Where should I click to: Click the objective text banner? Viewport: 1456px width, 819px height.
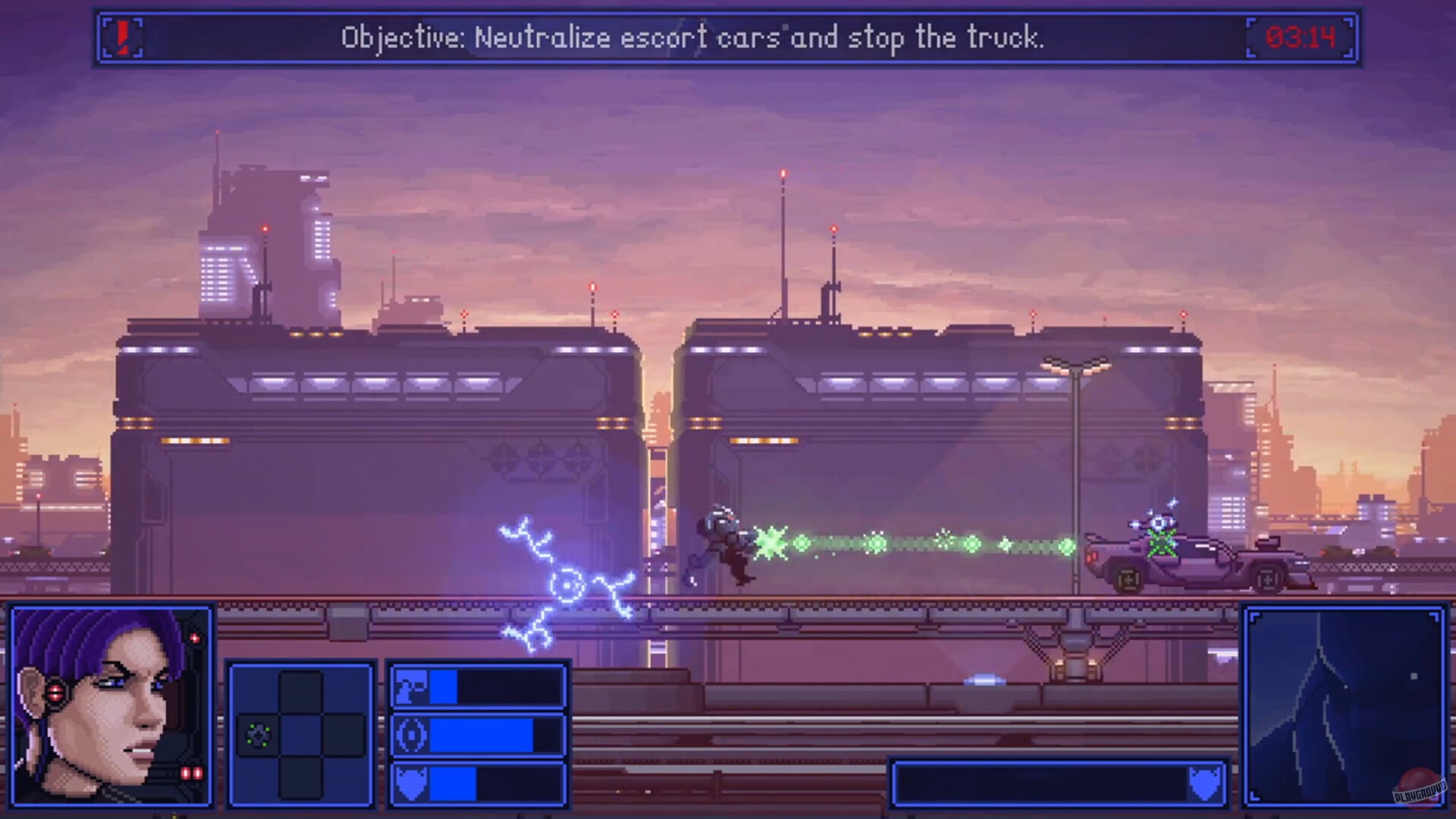click(694, 38)
